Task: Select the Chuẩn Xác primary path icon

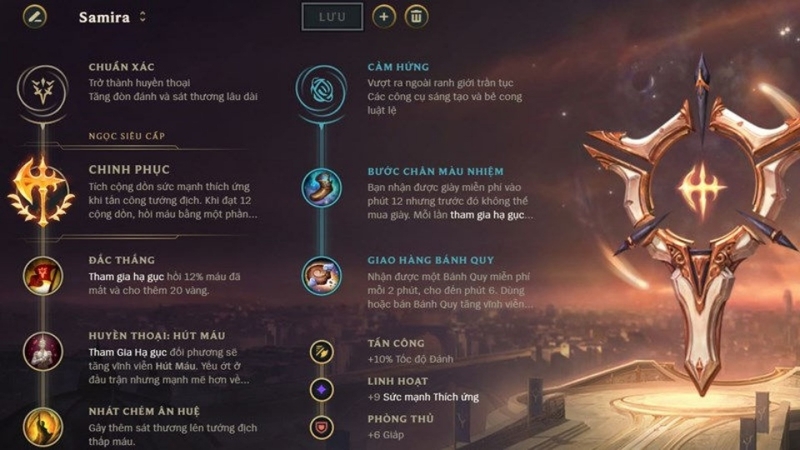Action: pyautogui.click(x=44, y=88)
